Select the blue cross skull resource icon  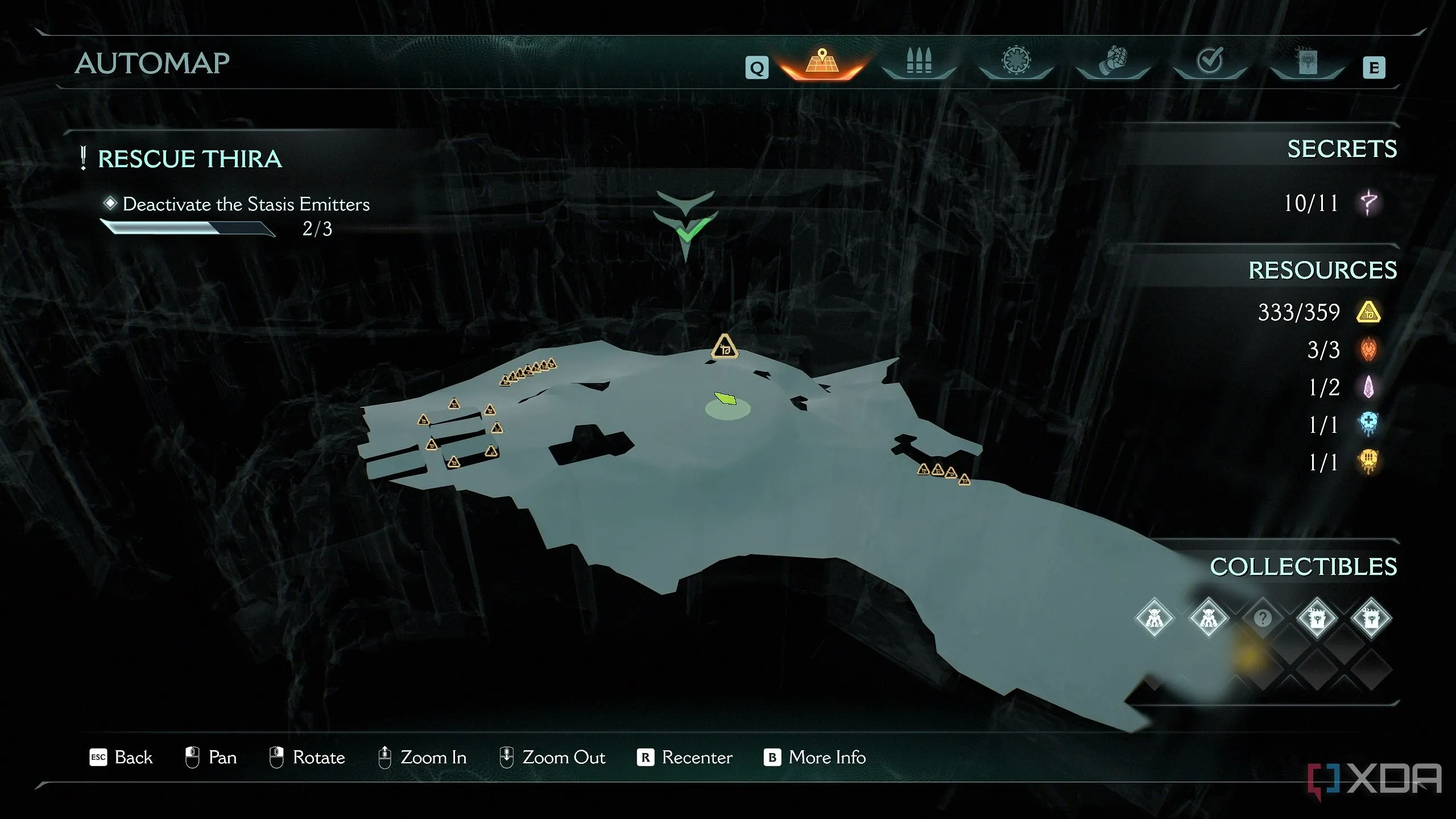(x=1368, y=424)
